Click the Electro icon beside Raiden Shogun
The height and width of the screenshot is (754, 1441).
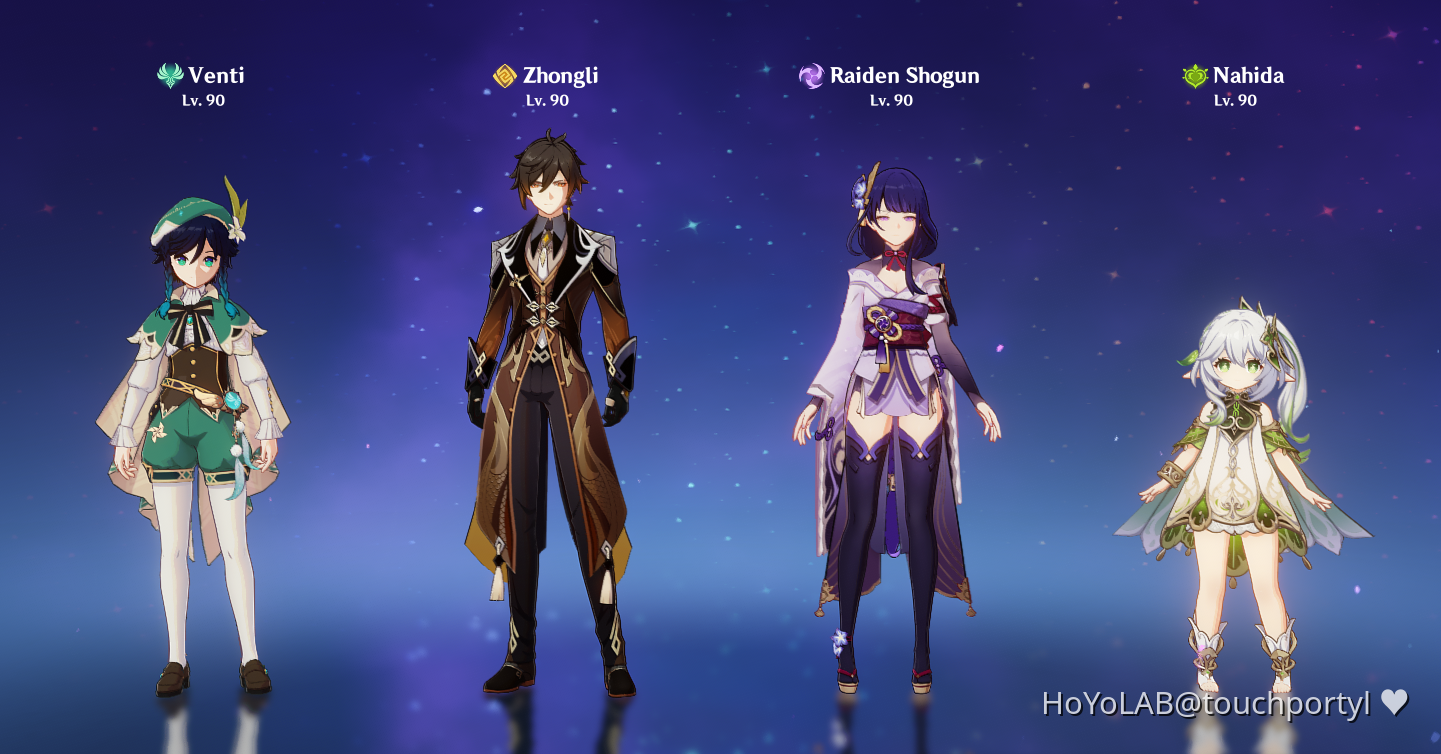[x=812, y=74]
